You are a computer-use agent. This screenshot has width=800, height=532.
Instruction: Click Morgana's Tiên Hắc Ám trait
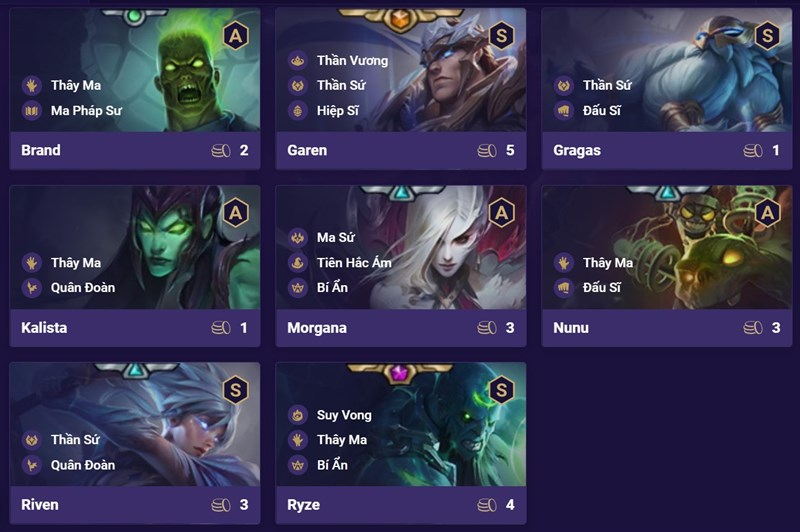coord(354,263)
